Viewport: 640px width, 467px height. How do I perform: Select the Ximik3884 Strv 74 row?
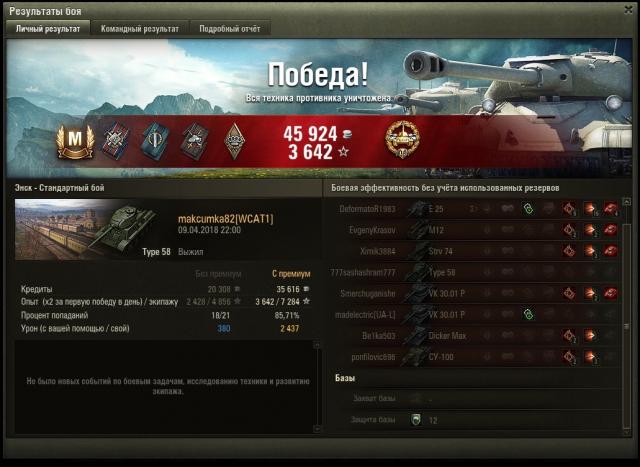[x=470, y=250]
